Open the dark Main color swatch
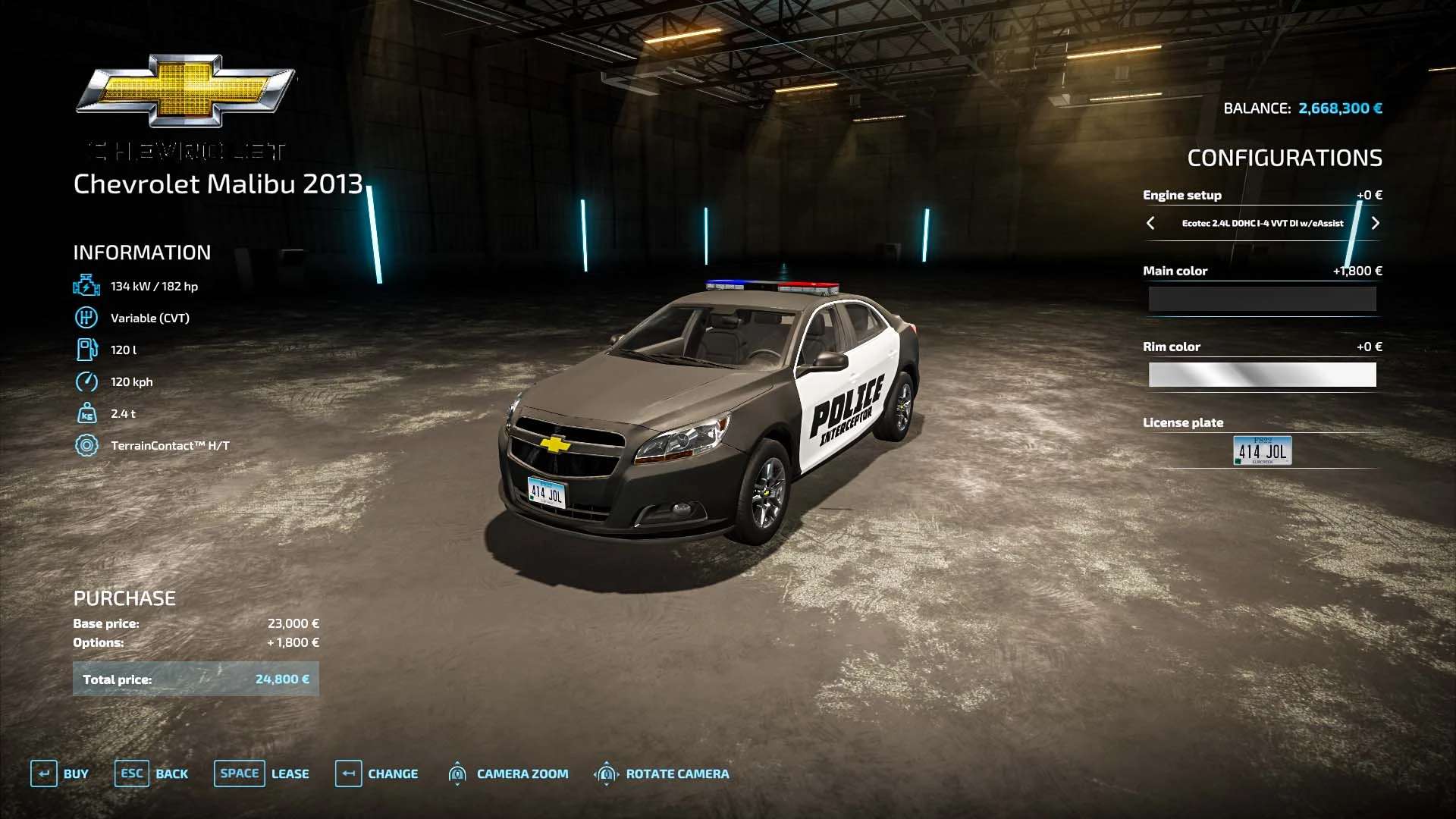The width and height of the screenshot is (1456, 819). coord(1262,299)
